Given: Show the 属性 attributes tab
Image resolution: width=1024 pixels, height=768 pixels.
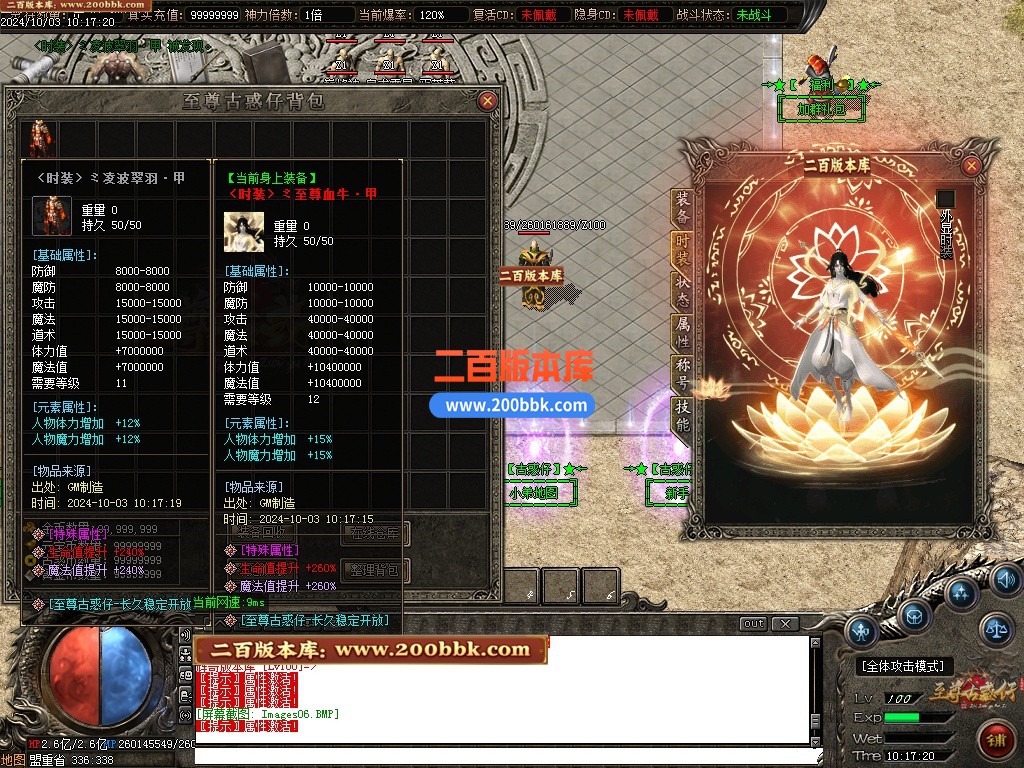Looking at the screenshot, I should coord(682,333).
